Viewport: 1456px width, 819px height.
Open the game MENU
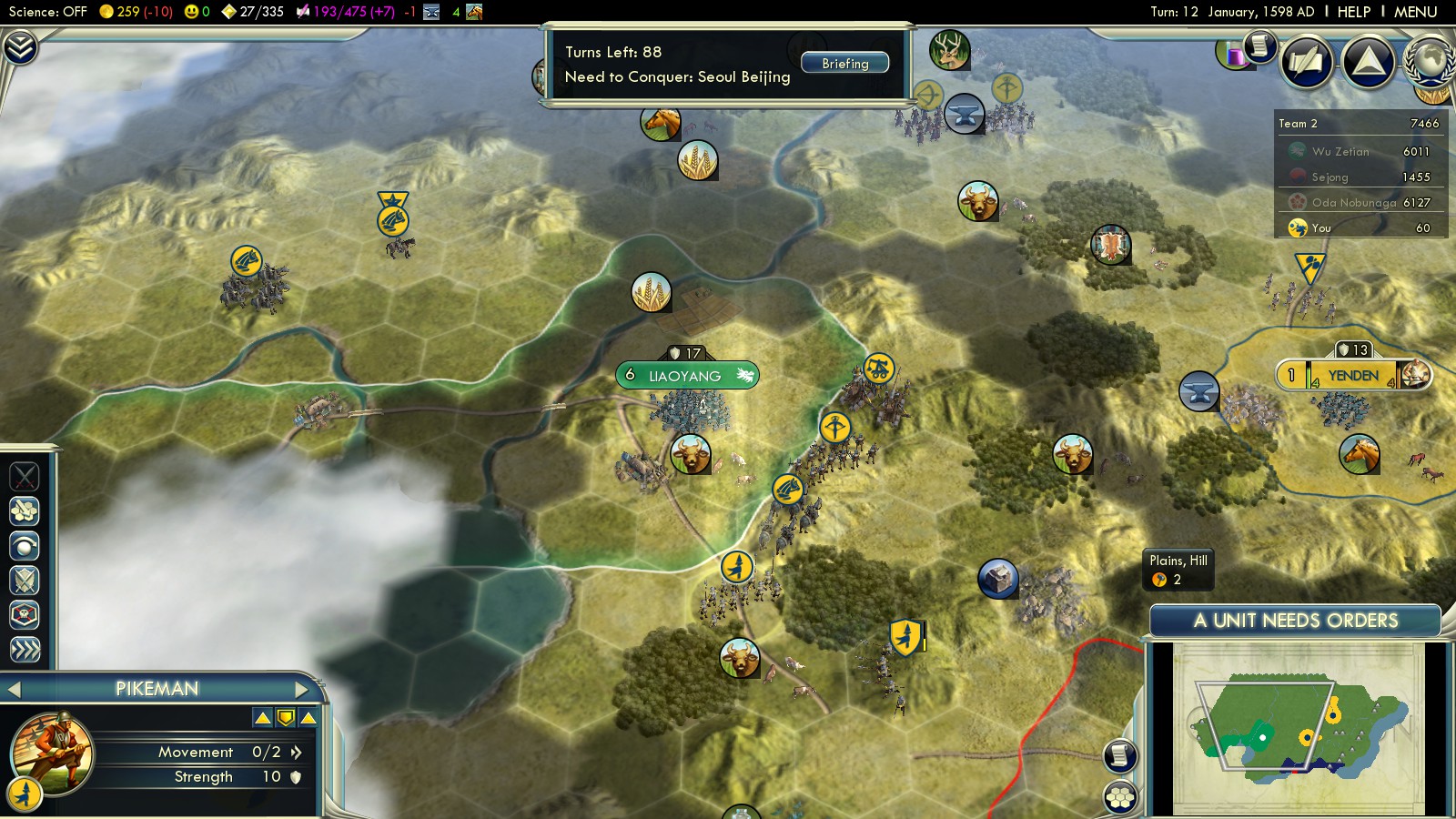point(1415,12)
